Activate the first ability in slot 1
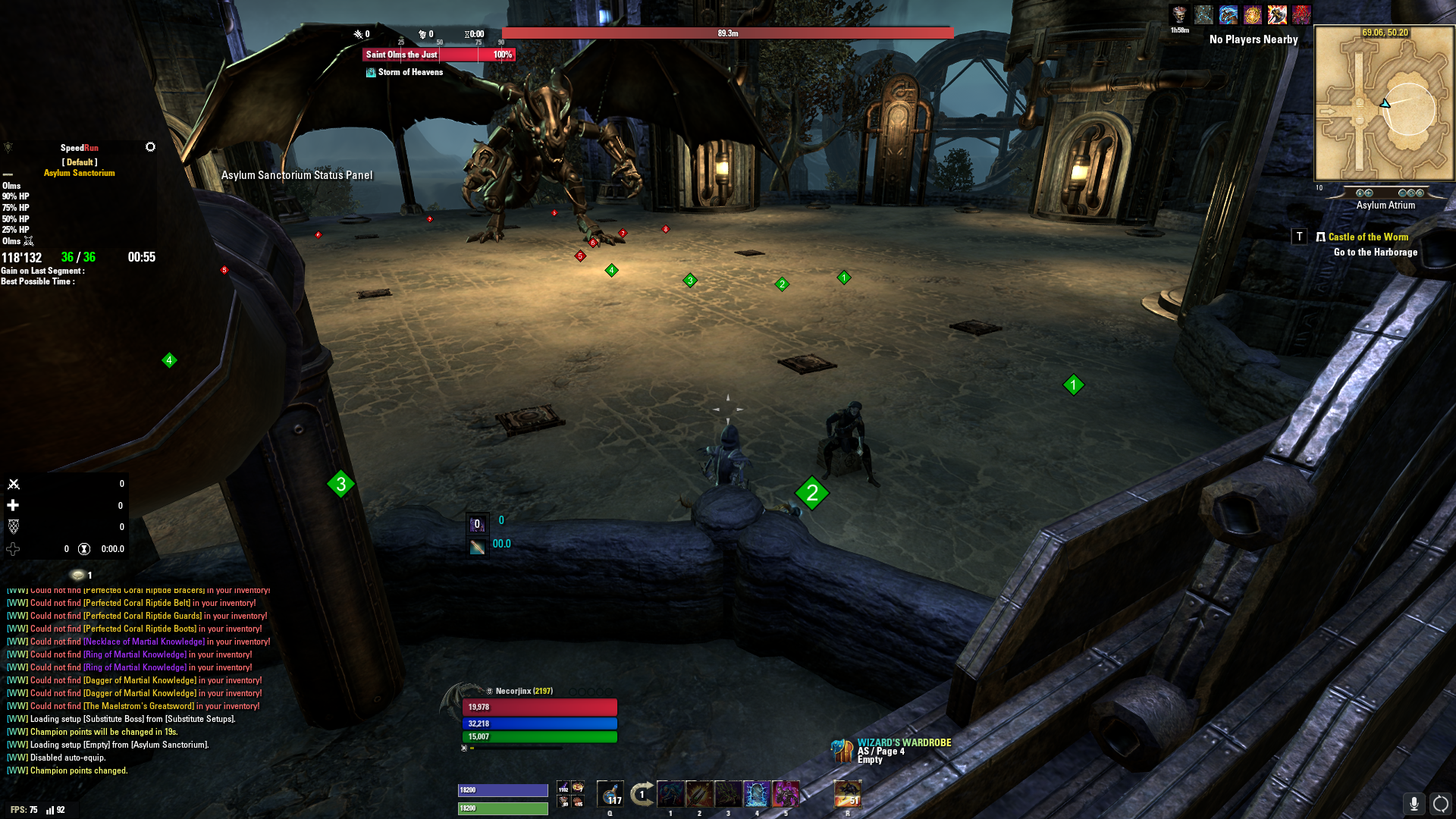This screenshot has height=819, width=1456. pyautogui.click(x=670, y=794)
